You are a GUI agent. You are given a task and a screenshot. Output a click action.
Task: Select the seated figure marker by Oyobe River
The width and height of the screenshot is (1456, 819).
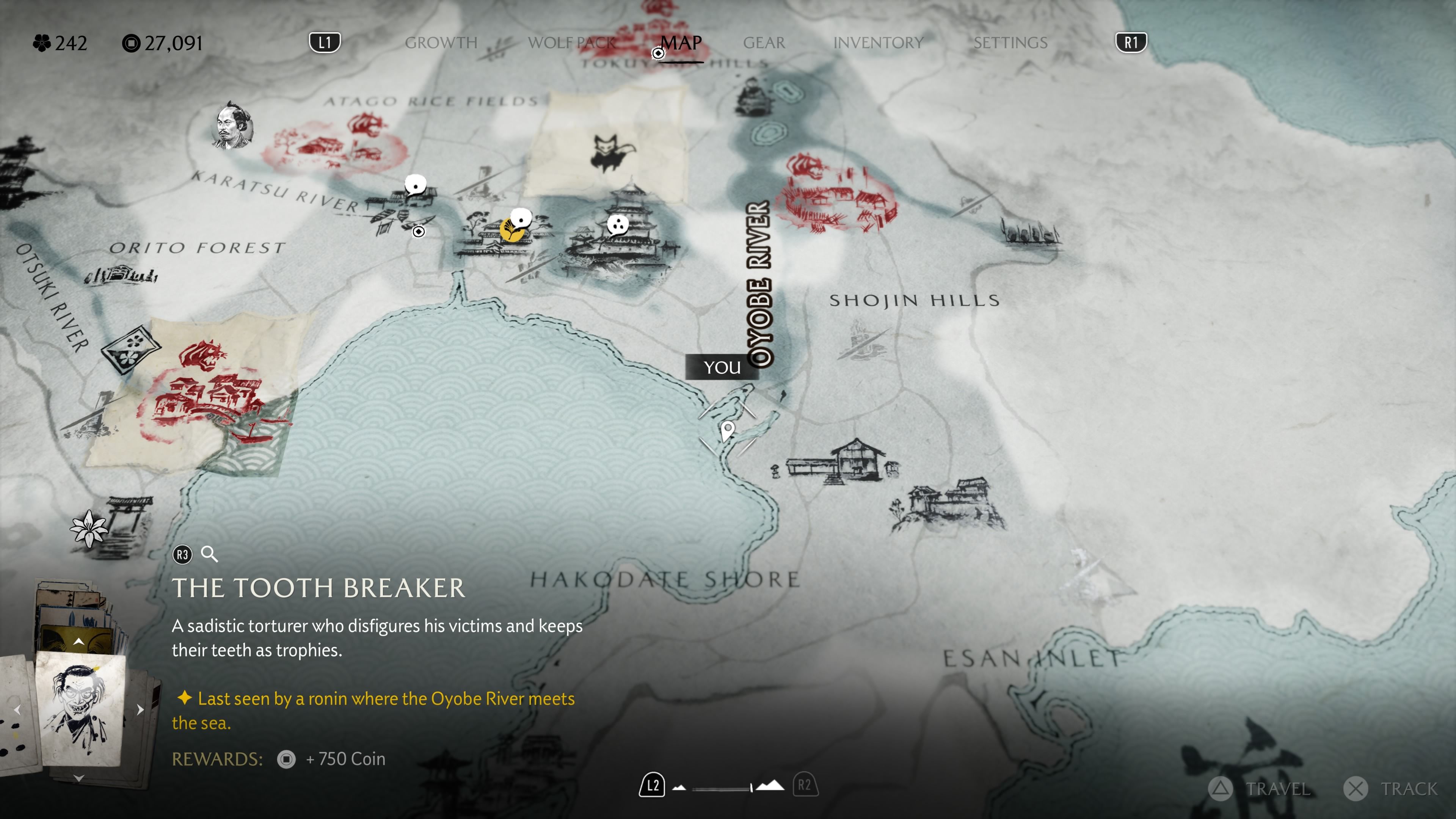752,97
